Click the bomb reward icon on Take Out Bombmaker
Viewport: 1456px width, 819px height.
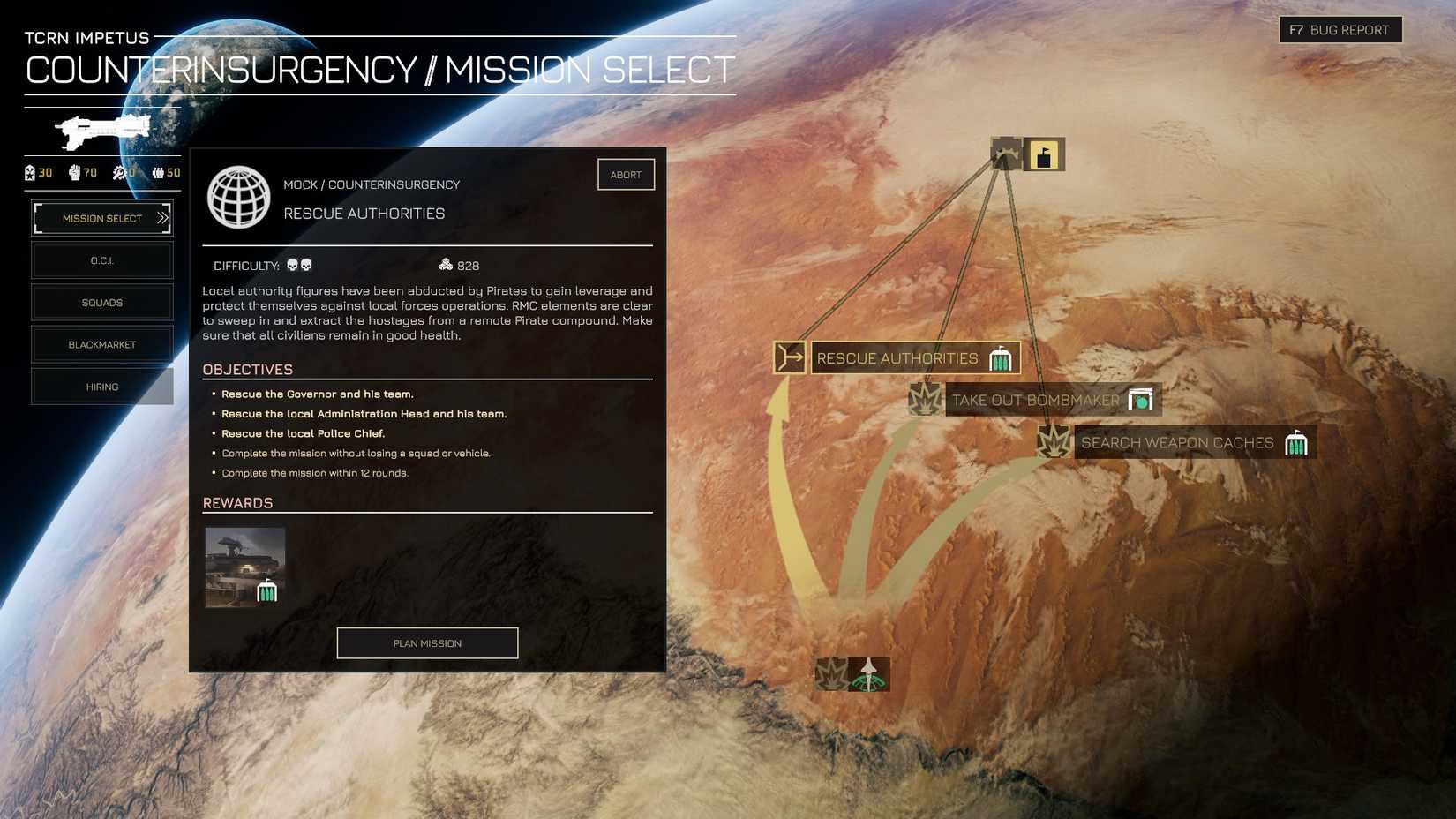pyautogui.click(x=1143, y=399)
